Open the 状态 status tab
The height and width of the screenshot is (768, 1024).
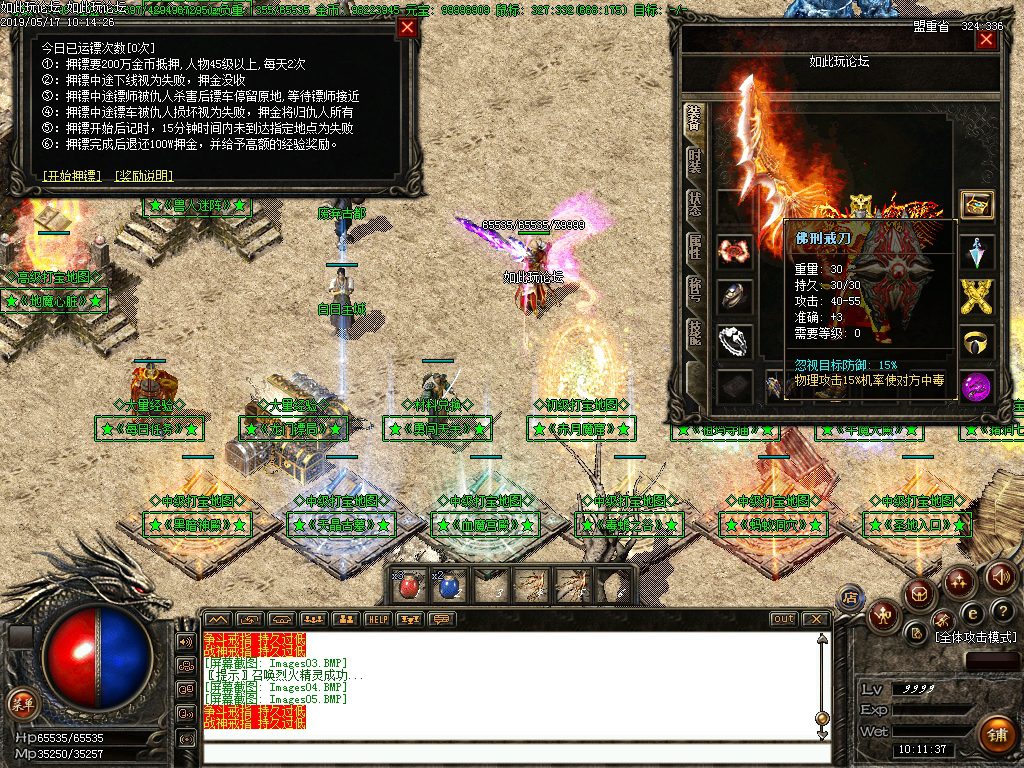pyautogui.click(x=694, y=204)
